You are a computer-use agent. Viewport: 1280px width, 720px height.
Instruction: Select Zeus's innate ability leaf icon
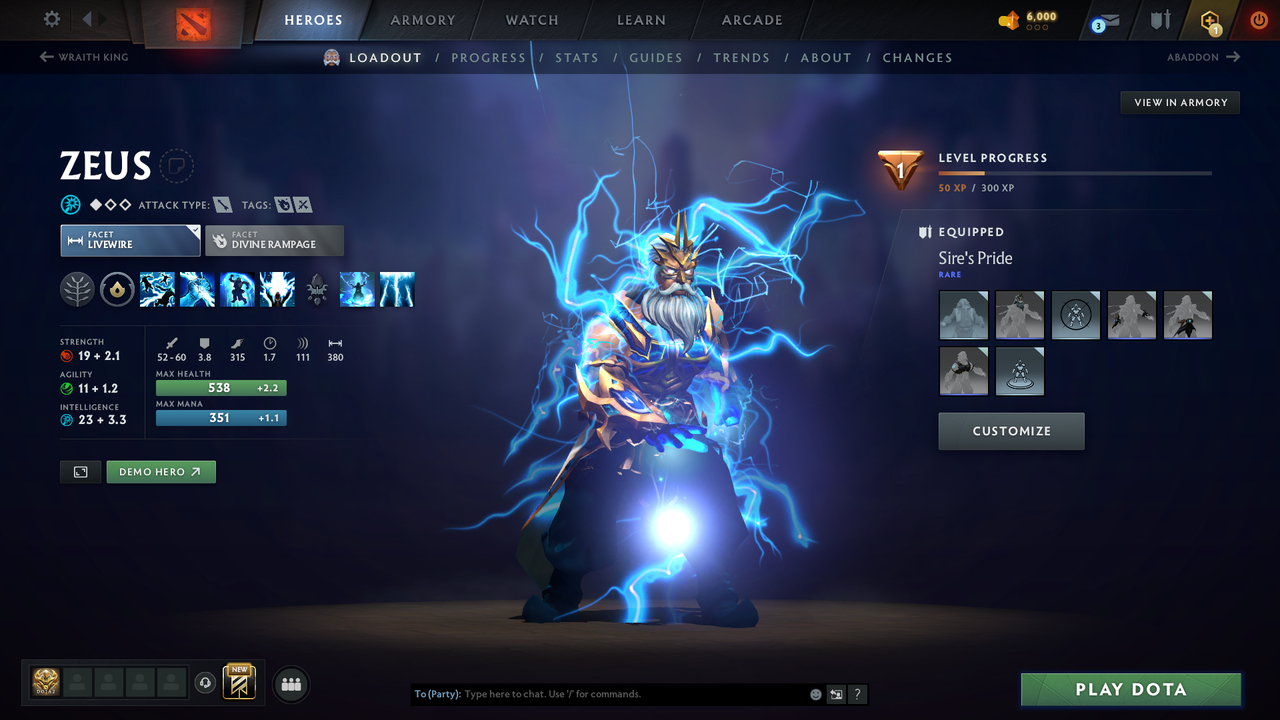click(x=77, y=290)
